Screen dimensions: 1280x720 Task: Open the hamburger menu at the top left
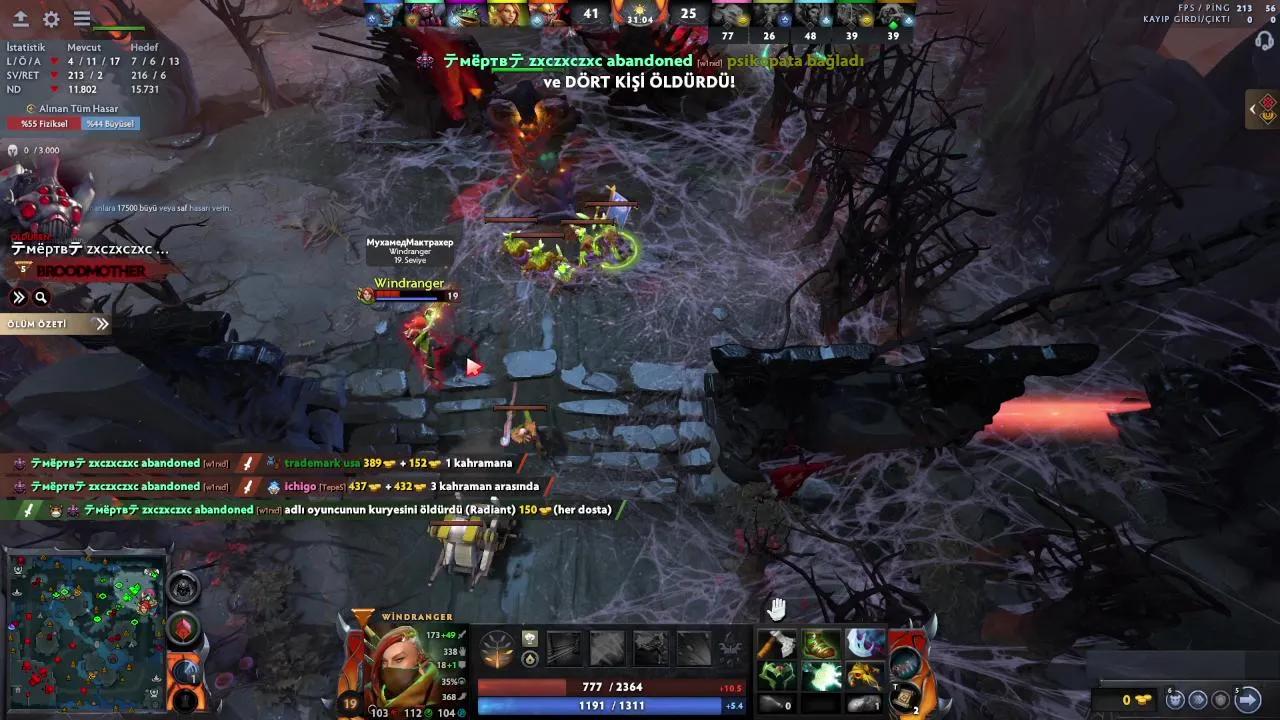[x=81, y=18]
